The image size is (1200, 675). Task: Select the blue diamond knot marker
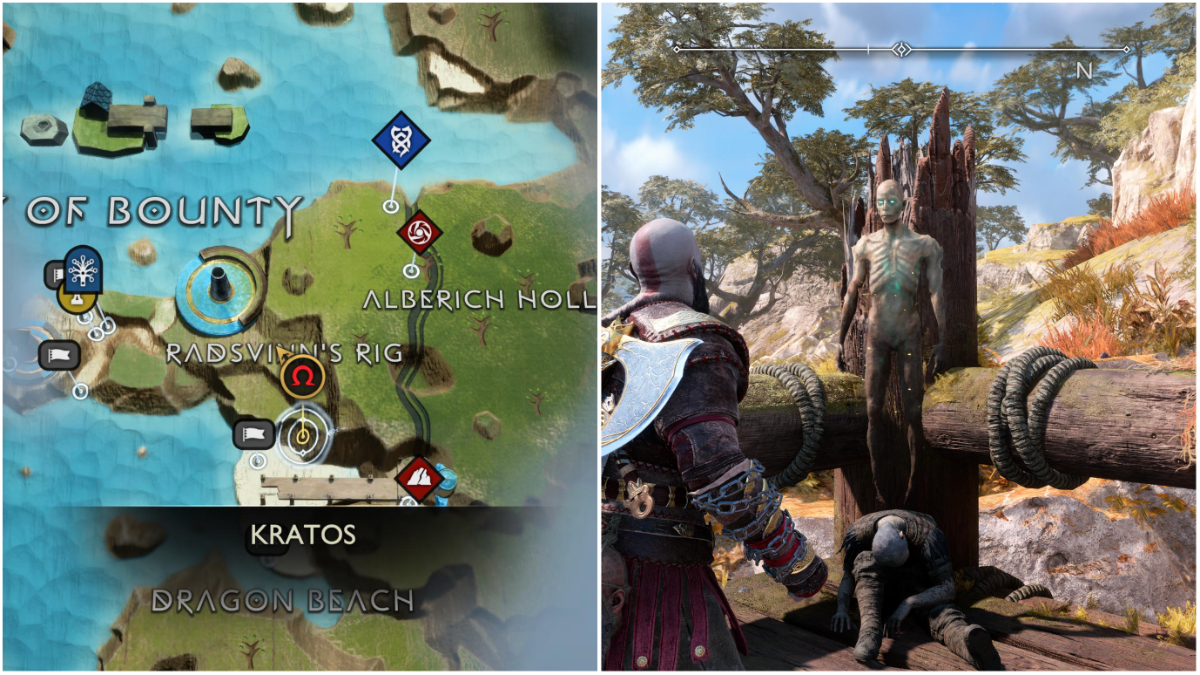click(x=401, y=141)
